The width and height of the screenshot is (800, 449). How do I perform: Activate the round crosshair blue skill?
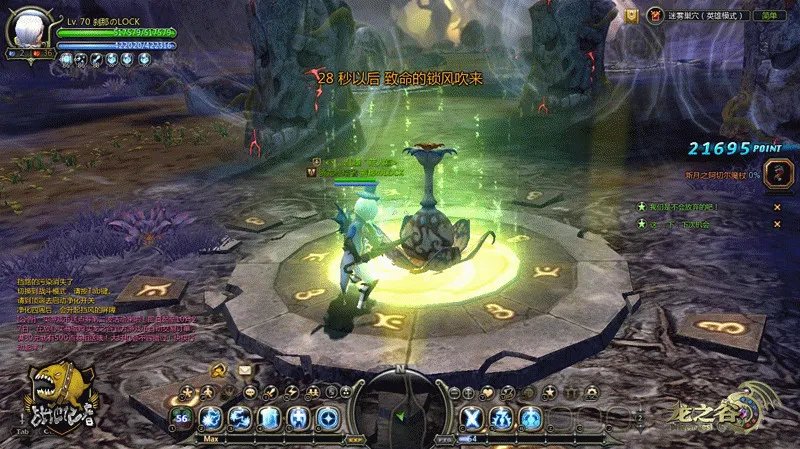[327, 417]
